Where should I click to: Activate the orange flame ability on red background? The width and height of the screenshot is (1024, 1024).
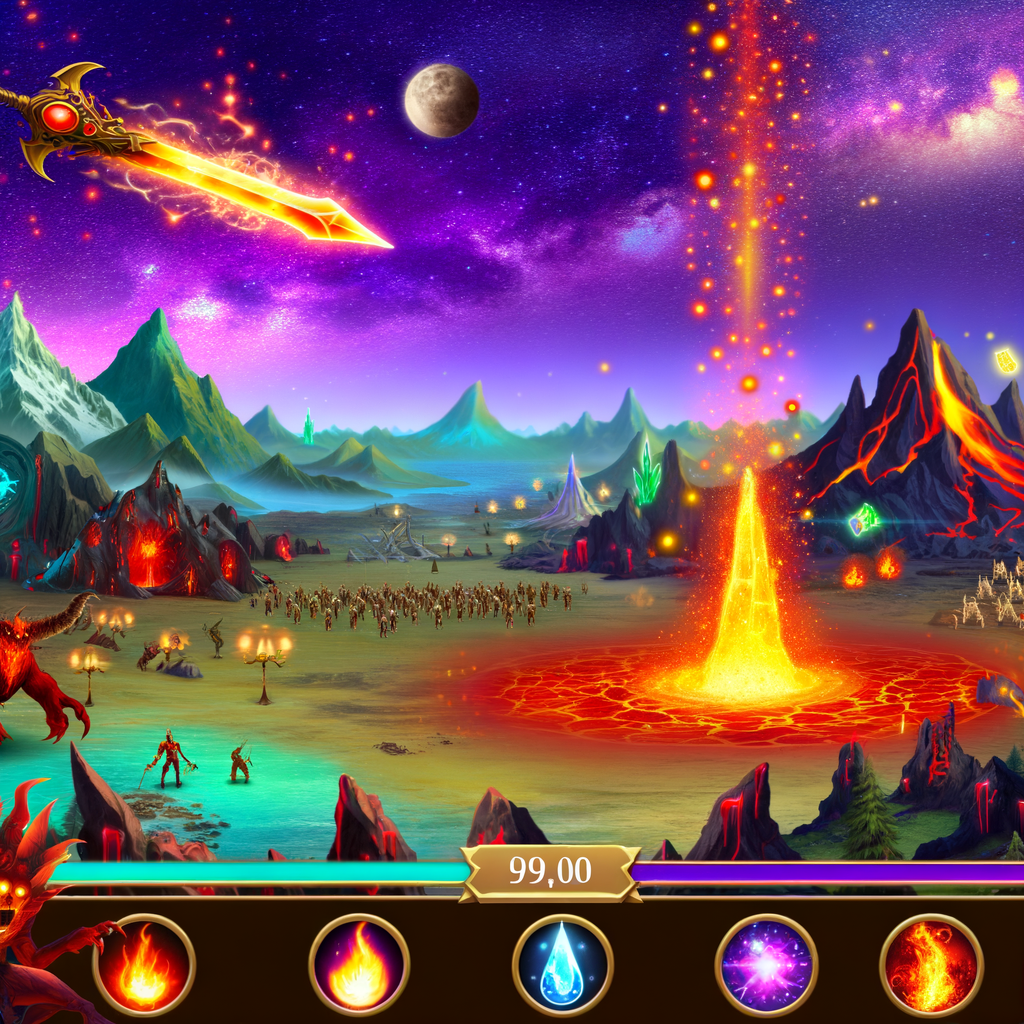tap(144, 965)
